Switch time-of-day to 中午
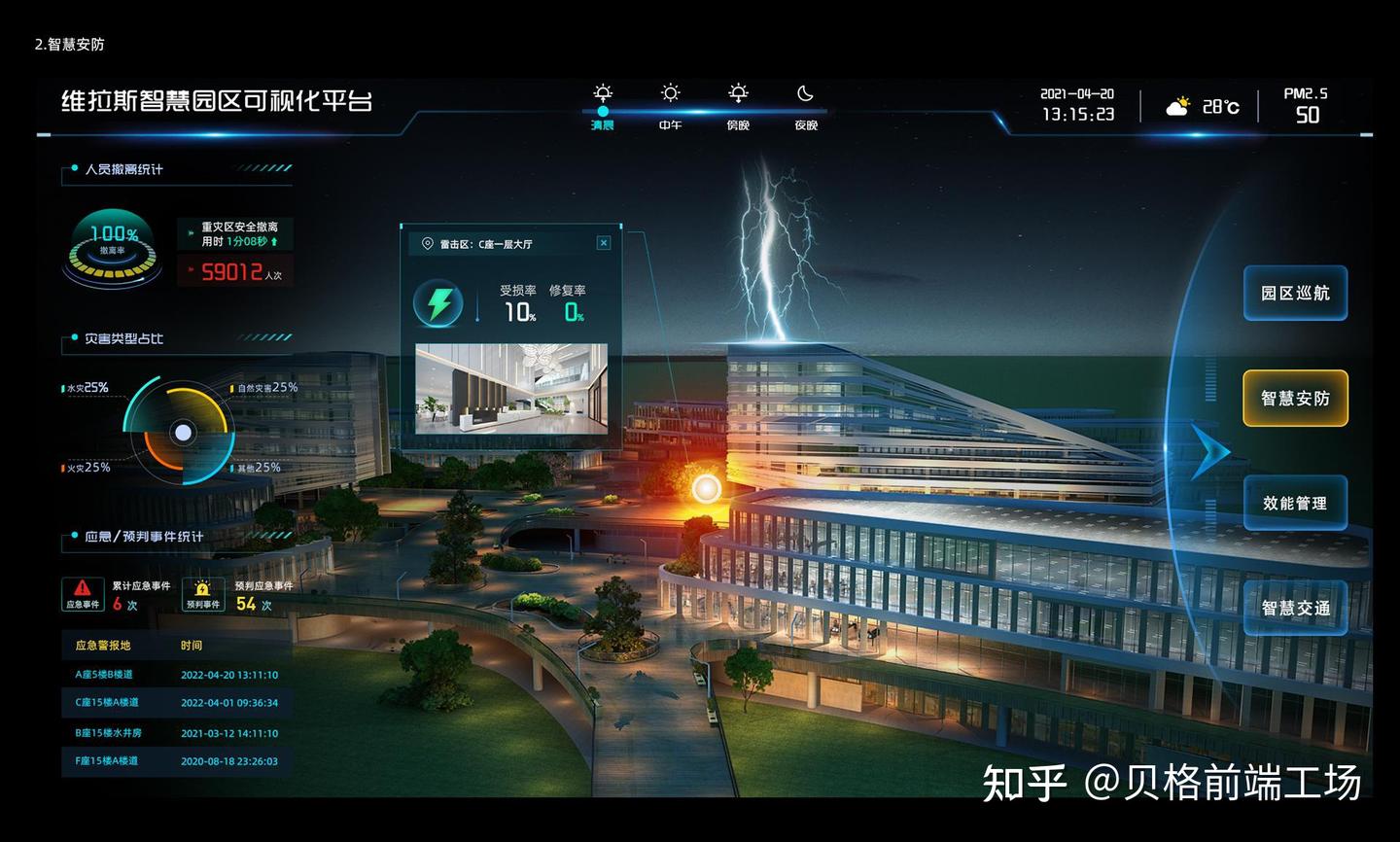The height and width of the screenshot is (842, 1400). (670, 107)
